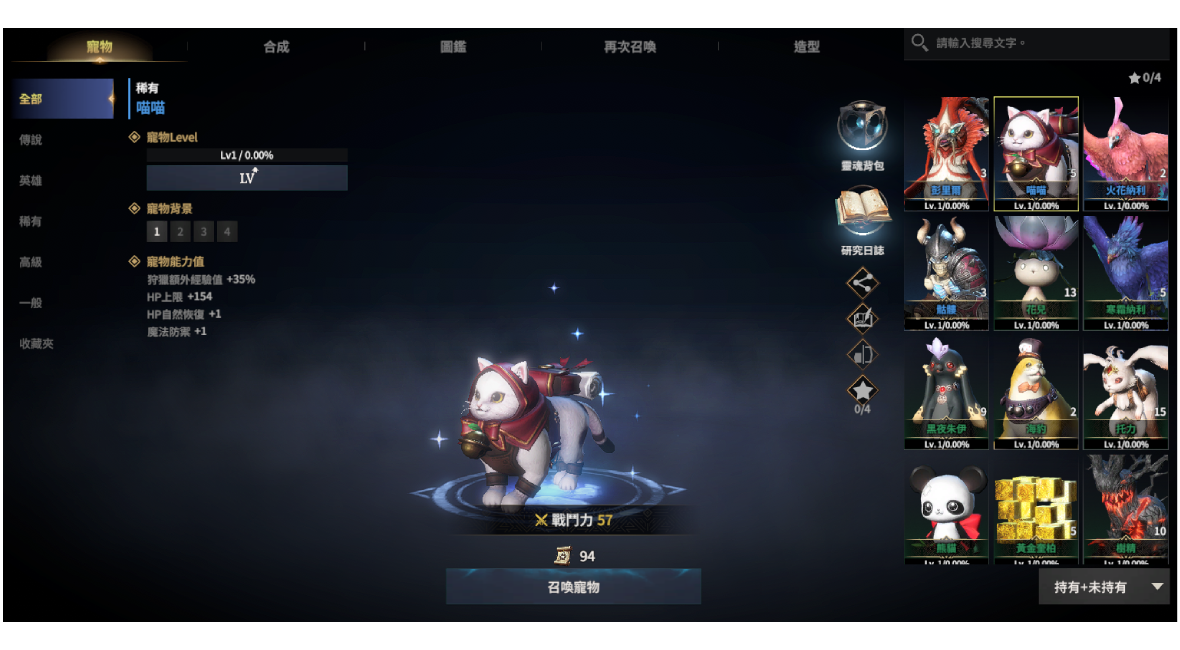The width and height of the screenshot is (1180, 650).
Task: Filter pets by 傳說 rarity
Action: [x=31, y=140]
